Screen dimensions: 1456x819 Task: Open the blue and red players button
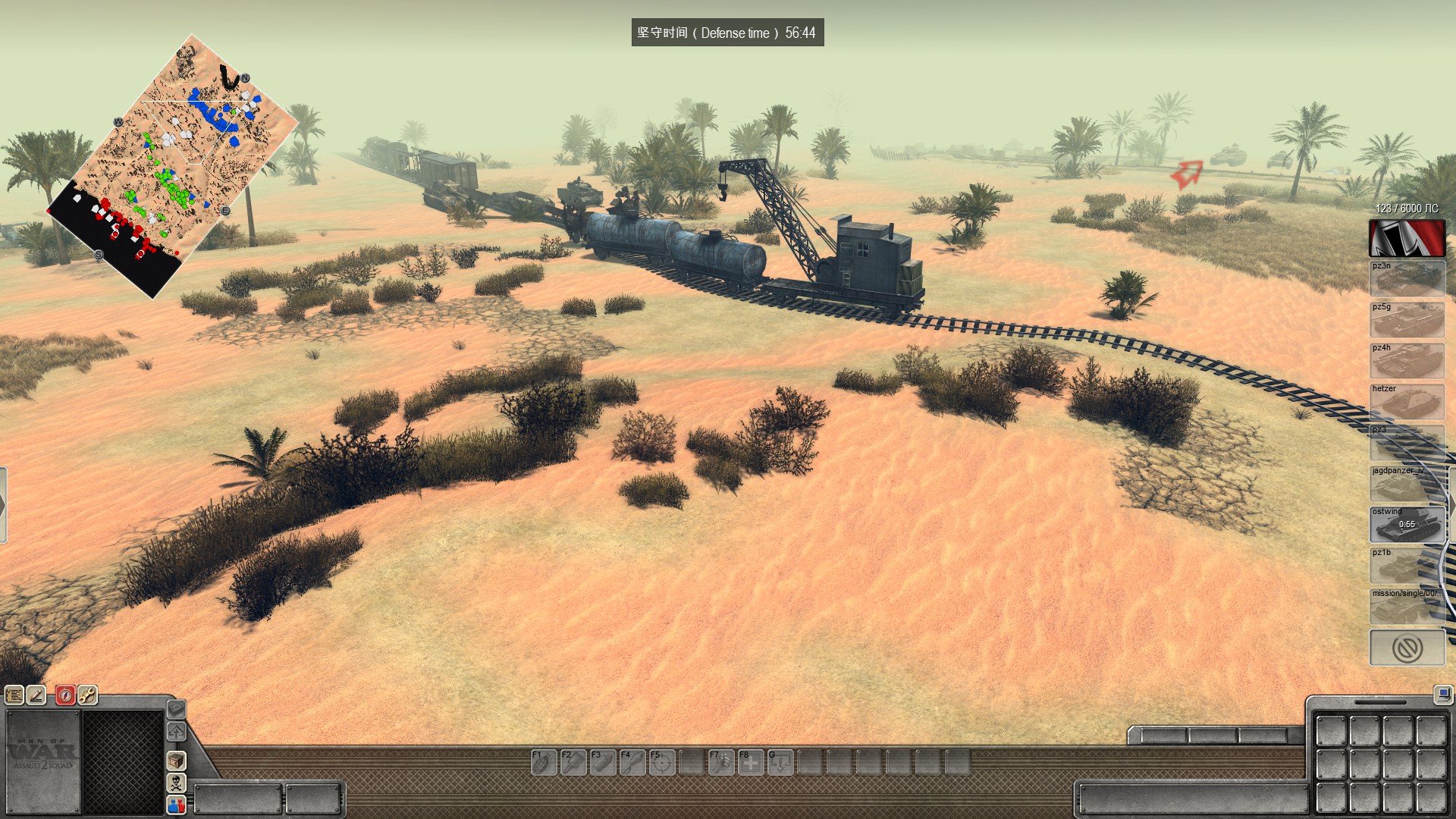[x=176, y=804]
